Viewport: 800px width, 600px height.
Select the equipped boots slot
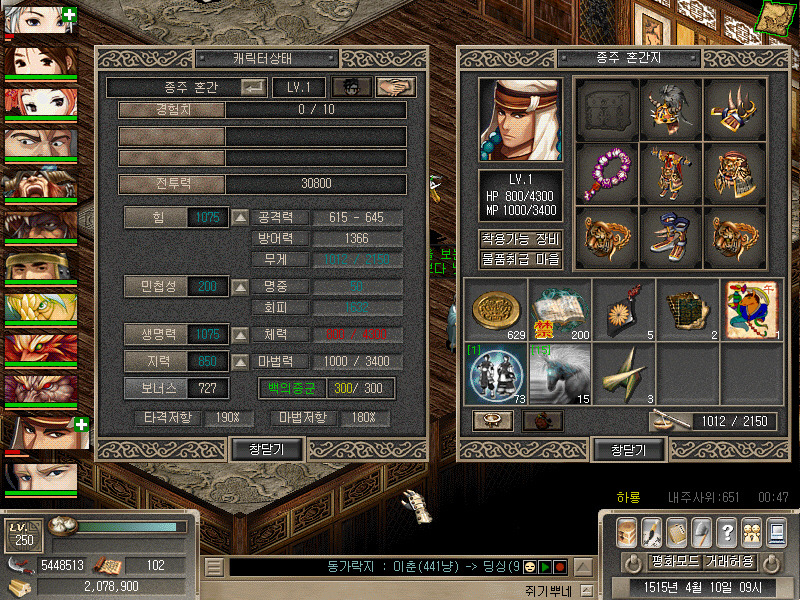670,238
